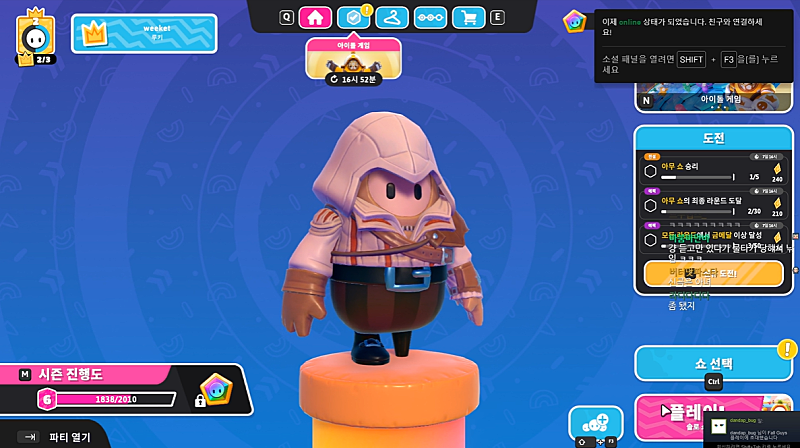Click the 아이돌 게임 event banner below the top bar
800x448 pixels.
tap(354, 59)
